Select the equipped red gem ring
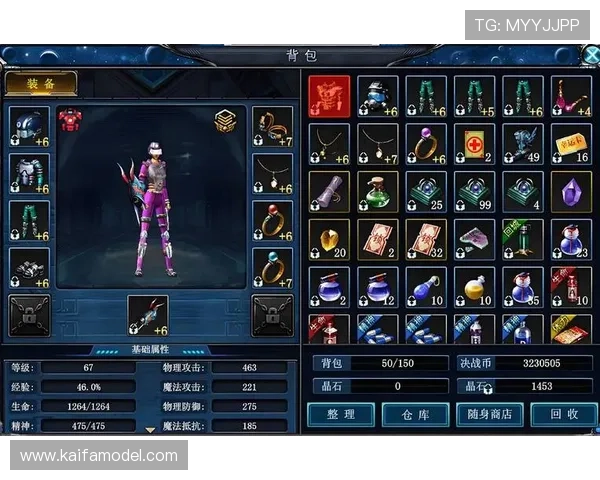Screen dimensions: 600x480 pos(272,221)
